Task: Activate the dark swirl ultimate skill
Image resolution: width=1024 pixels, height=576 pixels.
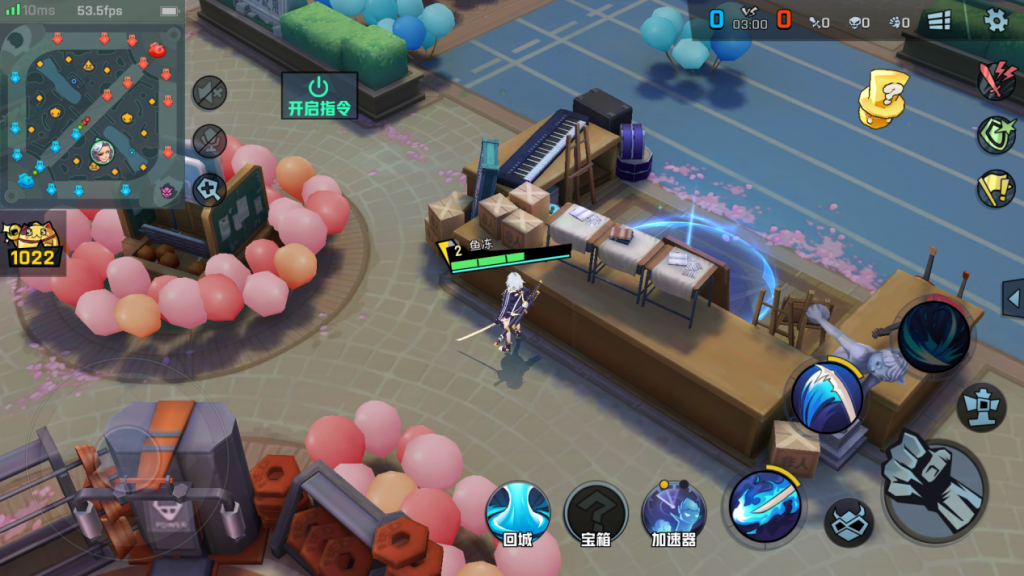Action: pyautogui.click(x=933, y=337)
